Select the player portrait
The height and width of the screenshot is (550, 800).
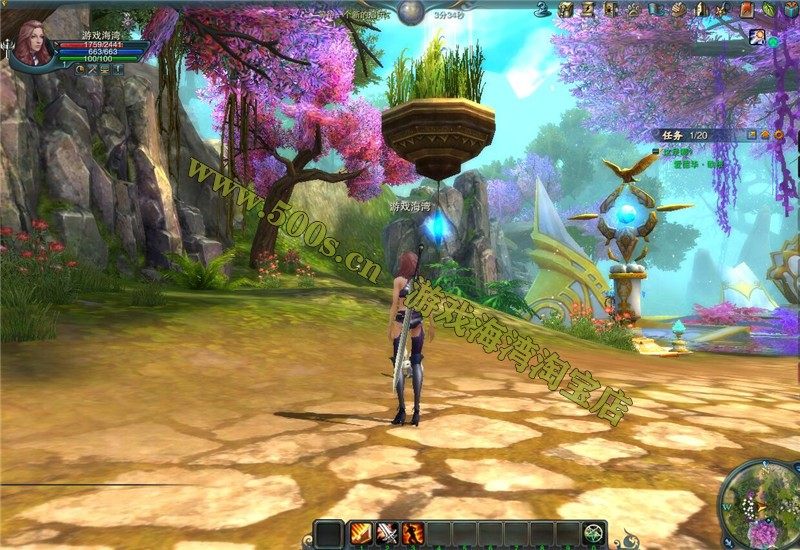(x=31, y=43)
